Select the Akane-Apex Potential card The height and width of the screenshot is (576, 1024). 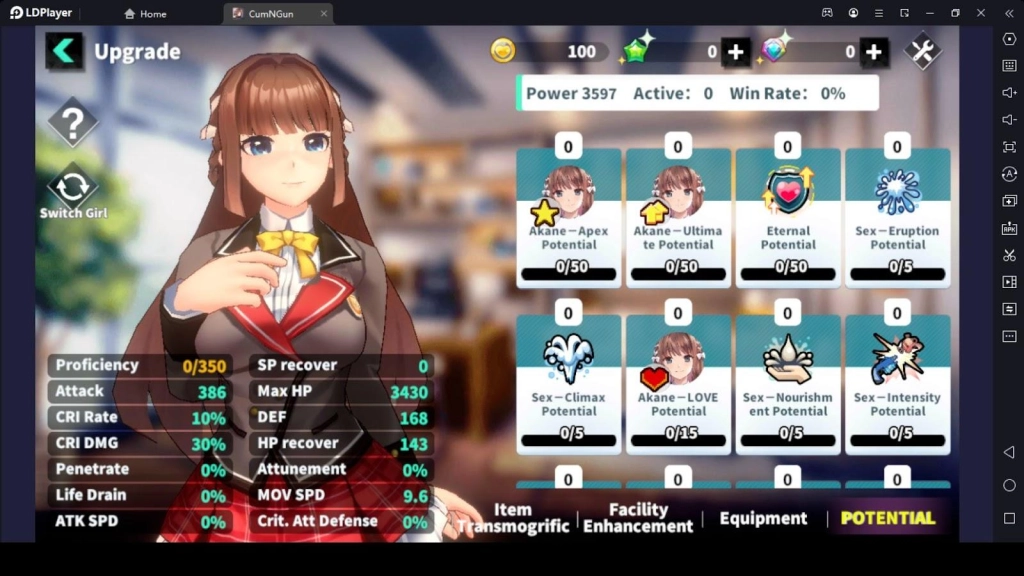568,218
